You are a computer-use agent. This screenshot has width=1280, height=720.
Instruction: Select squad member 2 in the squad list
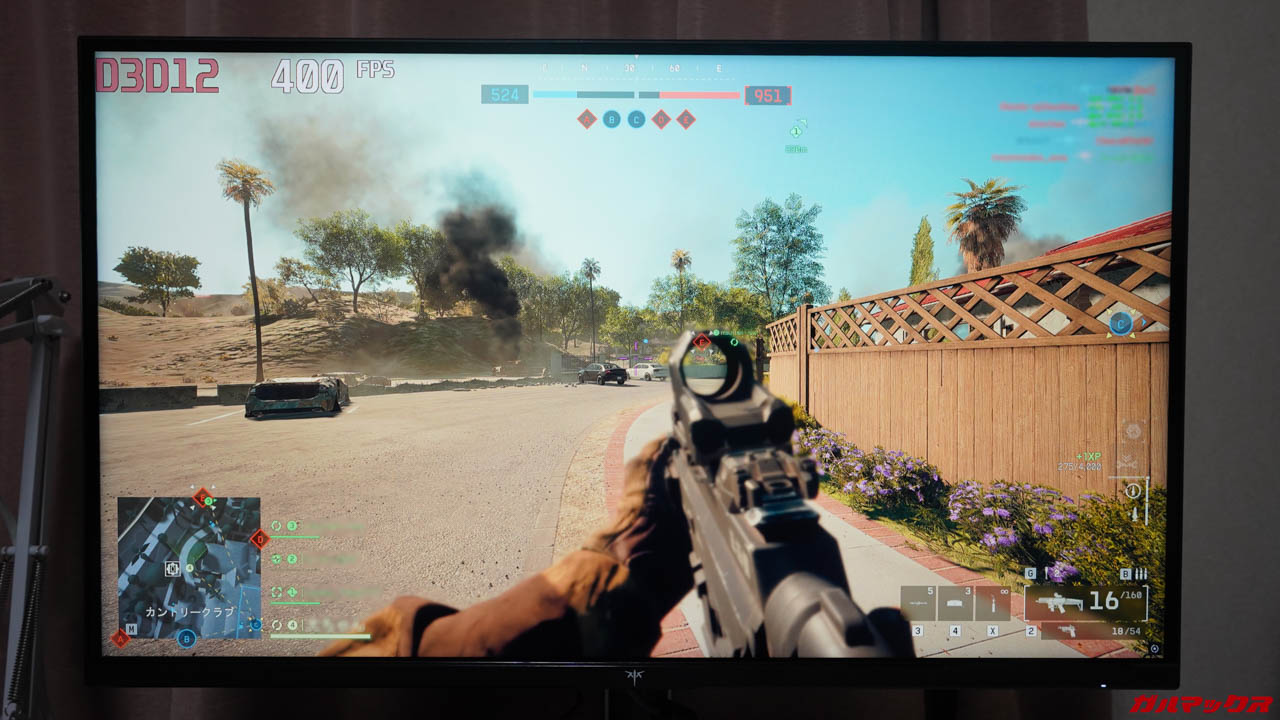coord(292,560)
